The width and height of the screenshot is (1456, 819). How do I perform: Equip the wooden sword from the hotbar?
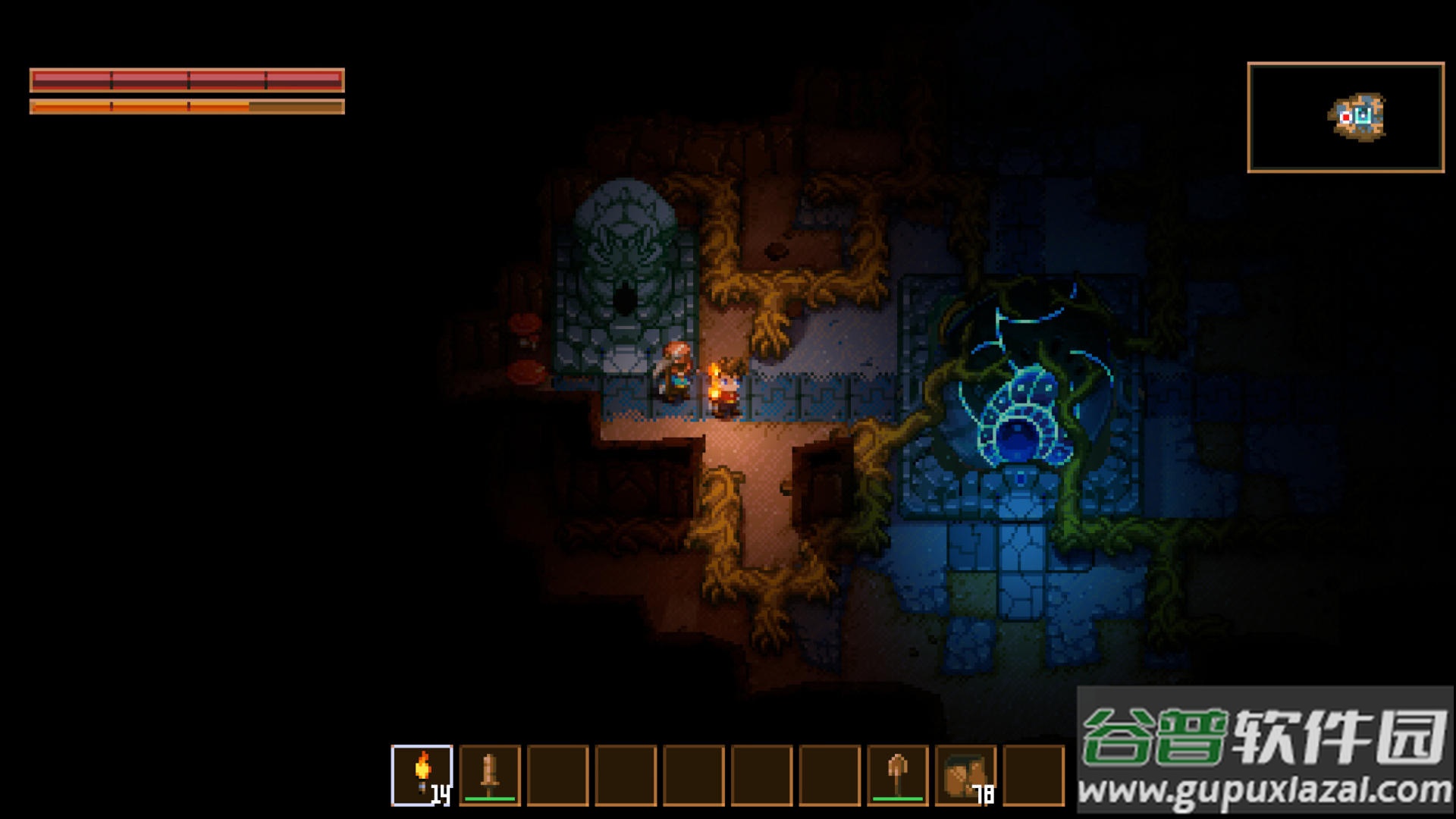[x=490, y=774]
